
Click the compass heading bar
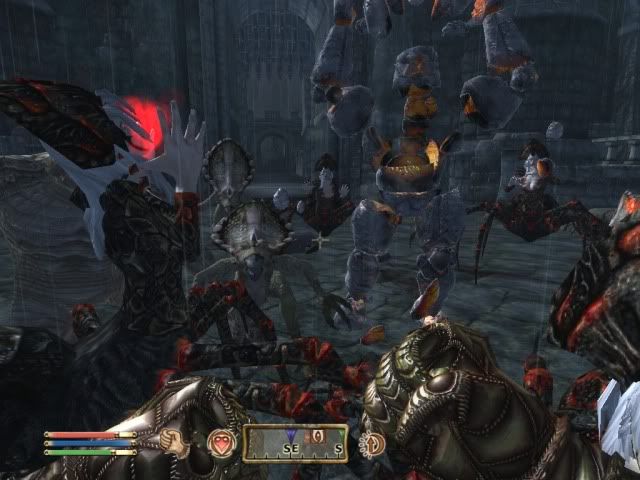(295, 443)
